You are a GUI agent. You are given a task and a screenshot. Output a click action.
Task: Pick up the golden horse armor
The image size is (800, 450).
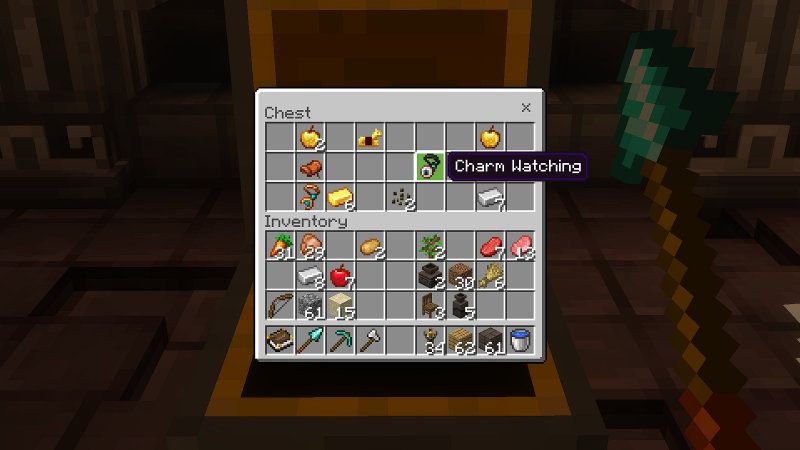point(370,136)
